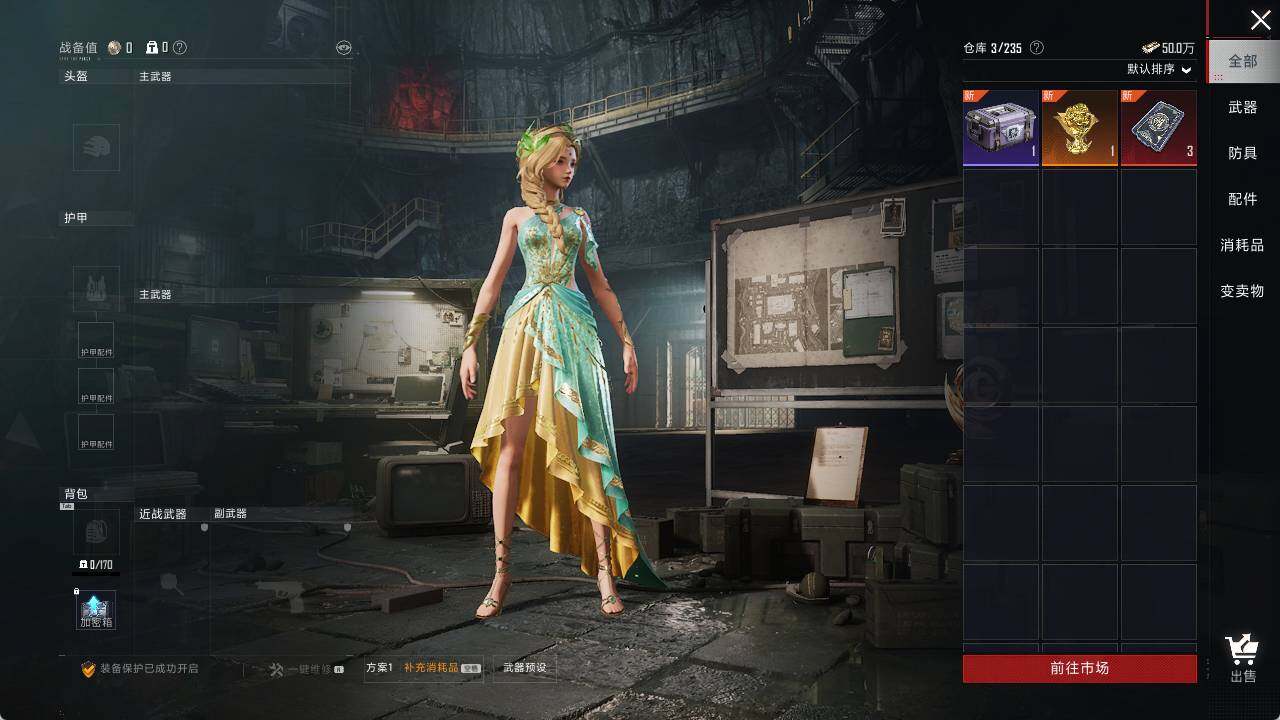Open the 变卖物 (Sellables) tab
1280x720 pixels.
click(x=1242, y=291)
